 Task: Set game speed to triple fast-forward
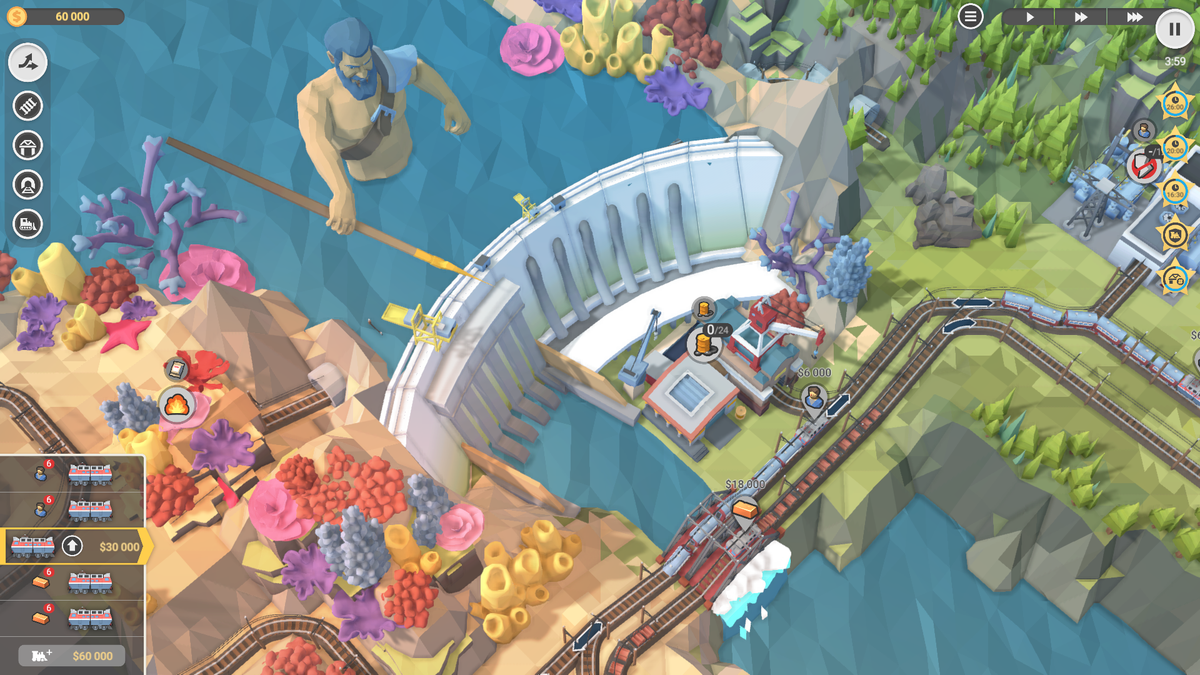(1133, 17)
